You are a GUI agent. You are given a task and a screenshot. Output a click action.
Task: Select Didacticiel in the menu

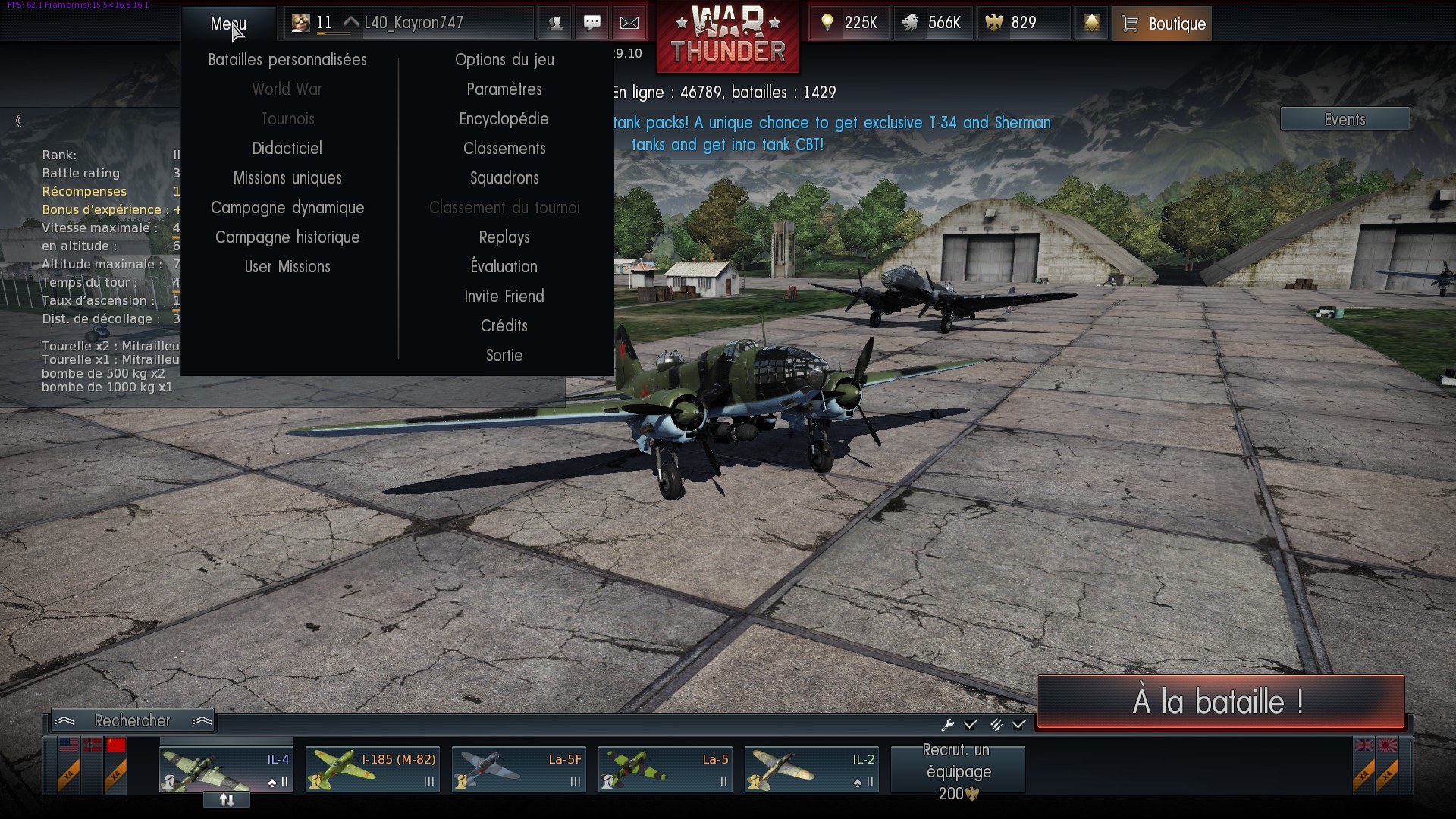click(x=287, y=149)
